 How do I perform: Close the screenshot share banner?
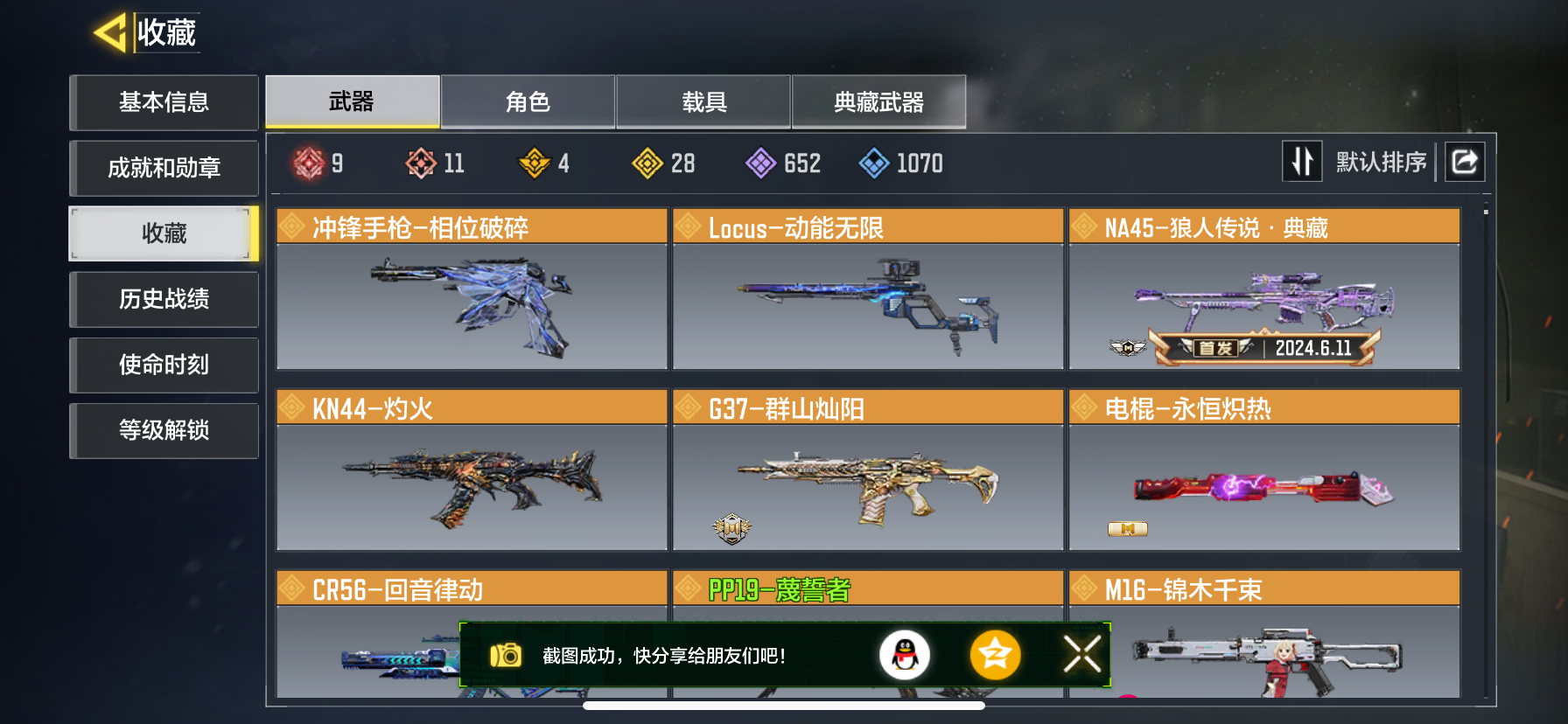pyautogui.click(x=1082, y=654)
